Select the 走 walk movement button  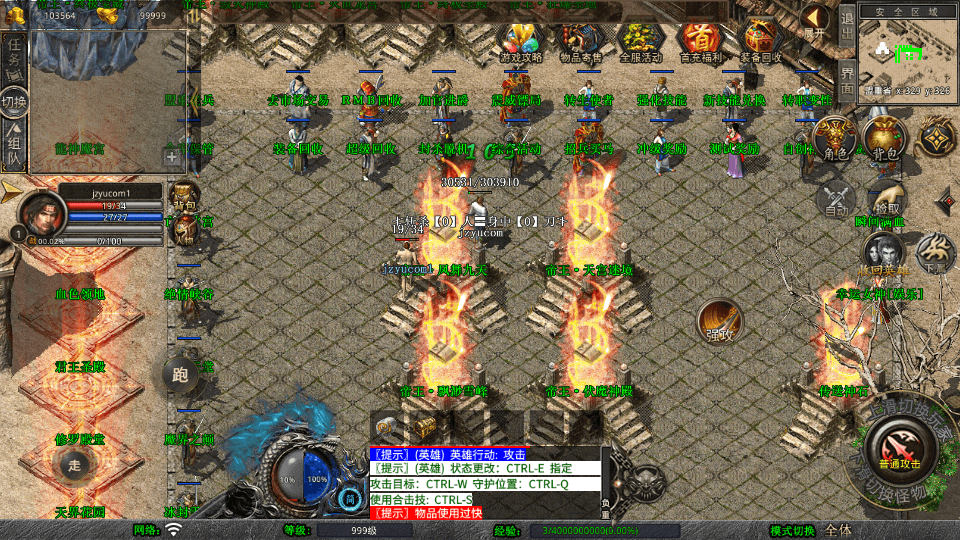(75, 464)
